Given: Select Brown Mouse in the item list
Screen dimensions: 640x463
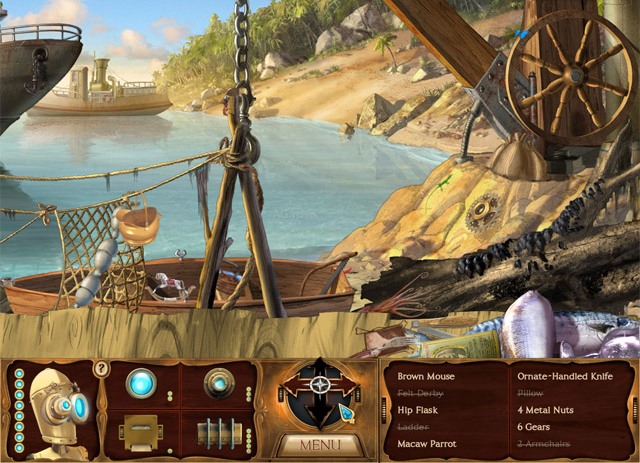Looking at the screenshot, I should point(426,377).
